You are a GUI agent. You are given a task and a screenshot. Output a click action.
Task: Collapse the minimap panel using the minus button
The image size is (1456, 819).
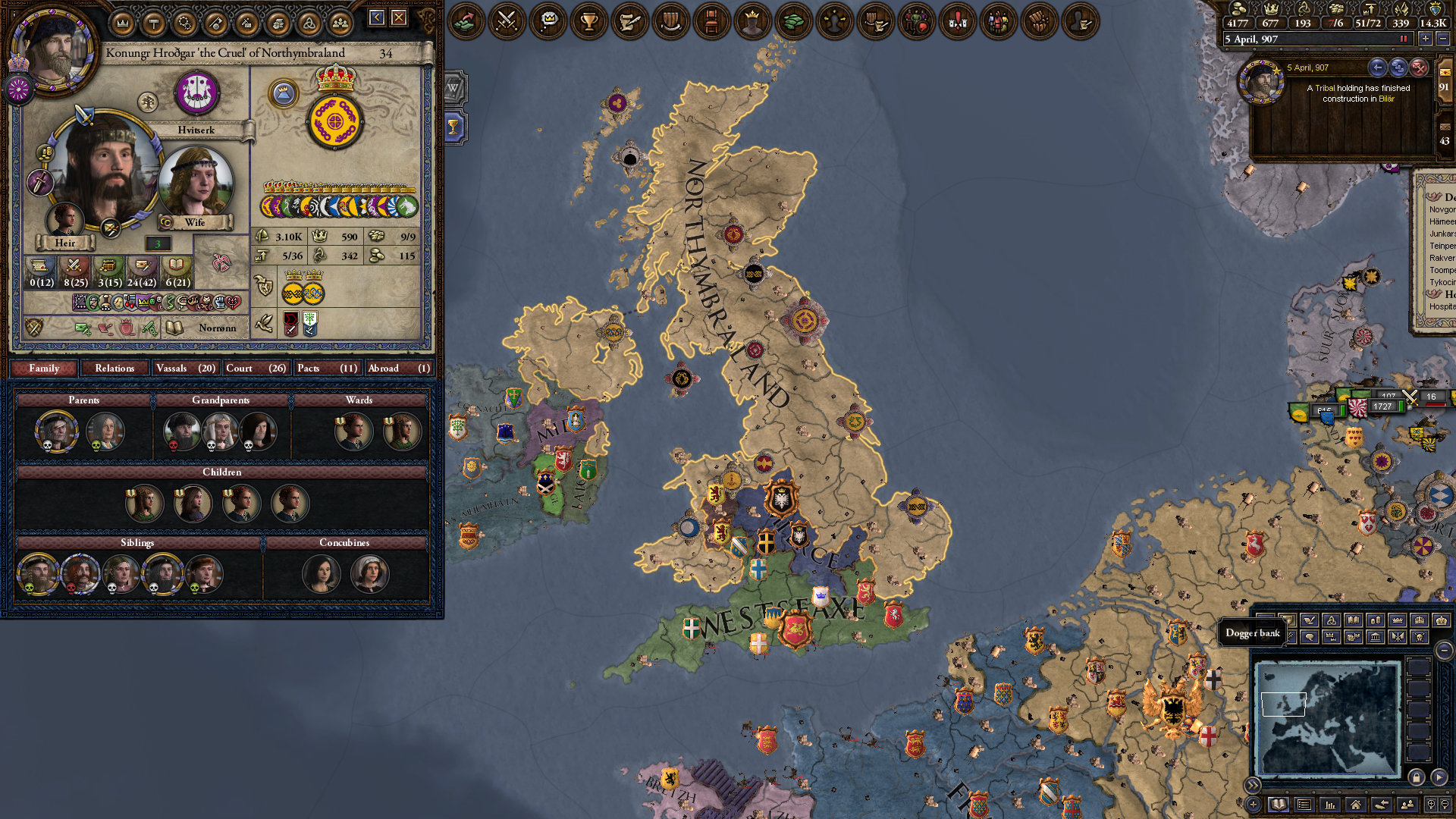click(1444, 649)
